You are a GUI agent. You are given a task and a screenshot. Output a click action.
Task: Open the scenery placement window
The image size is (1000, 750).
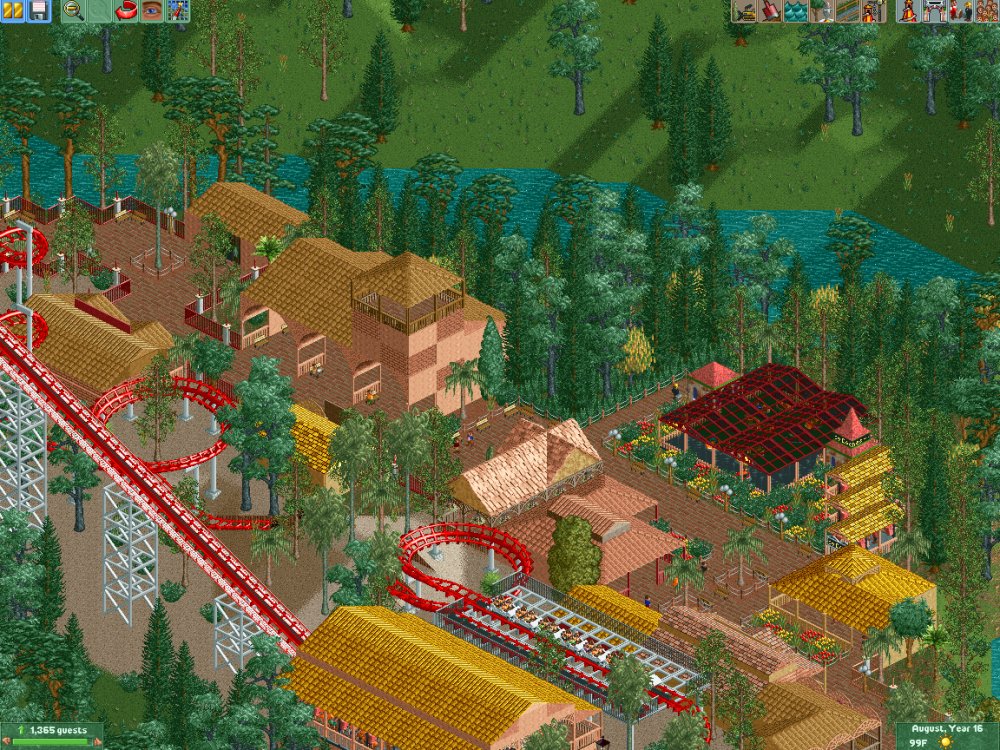coord(820,11)
